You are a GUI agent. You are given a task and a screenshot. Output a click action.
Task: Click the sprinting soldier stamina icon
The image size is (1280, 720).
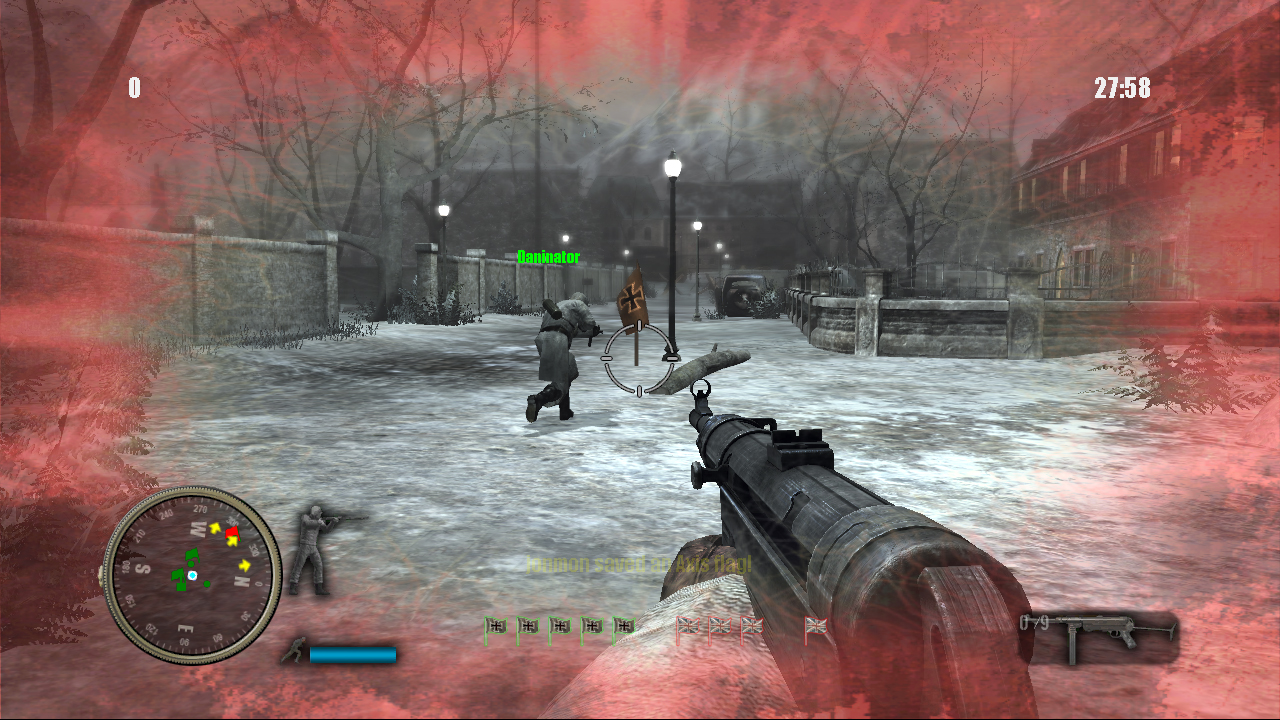pos(293,652)
